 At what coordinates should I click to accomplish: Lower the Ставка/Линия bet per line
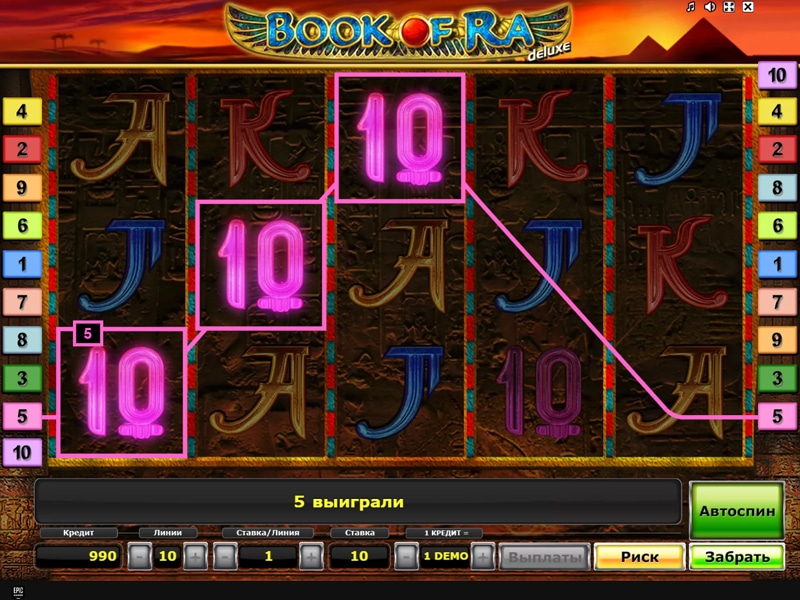point(224,556)
